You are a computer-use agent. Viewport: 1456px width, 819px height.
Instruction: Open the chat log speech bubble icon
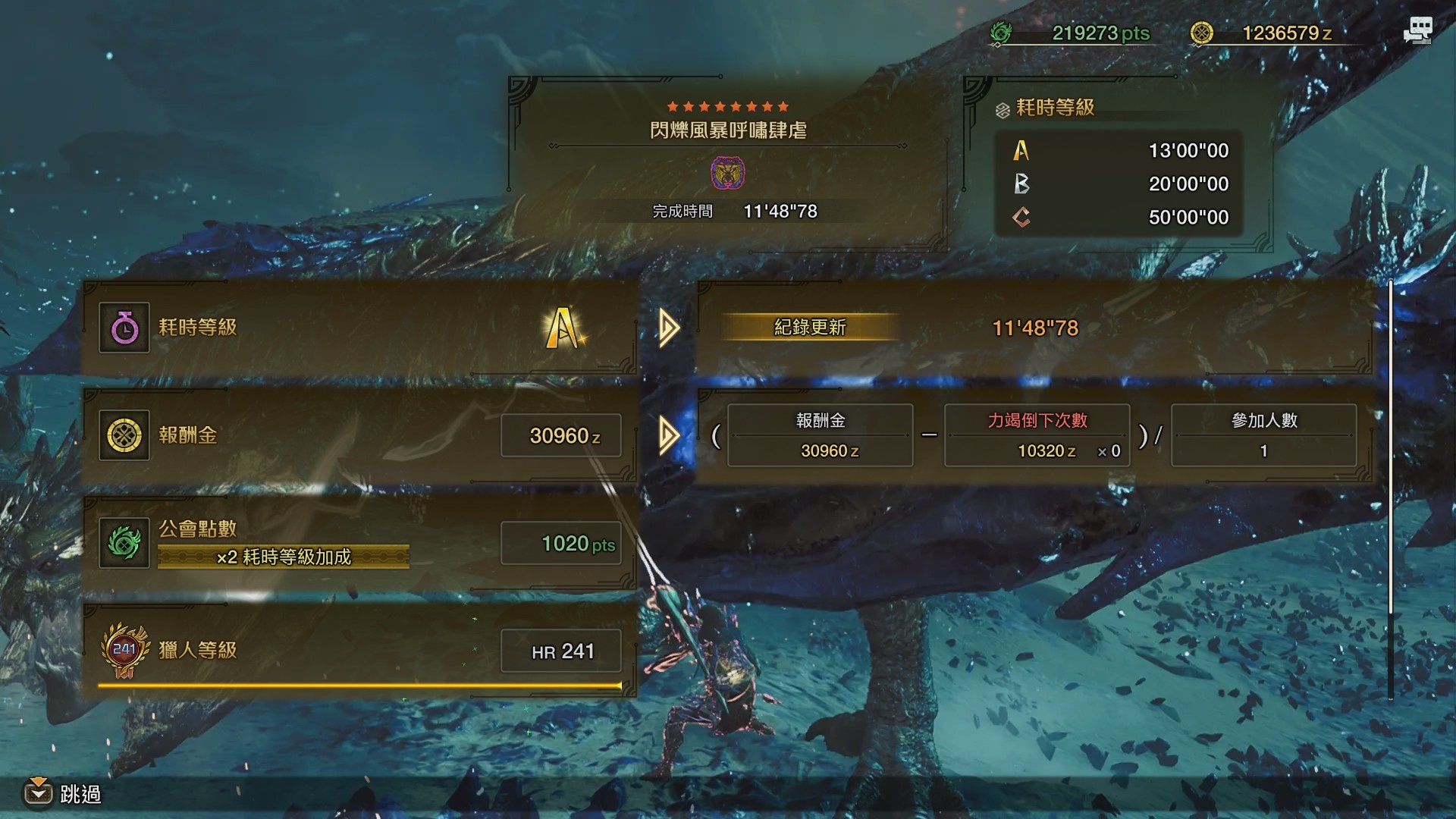pos(1417,31)
